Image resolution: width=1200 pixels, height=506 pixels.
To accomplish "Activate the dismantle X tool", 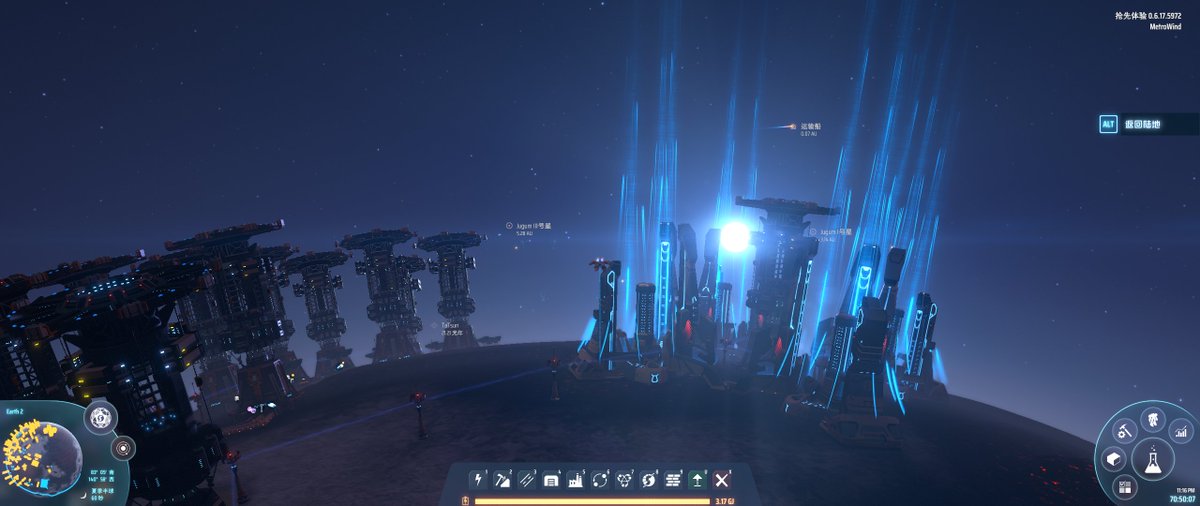I will 722,480.
